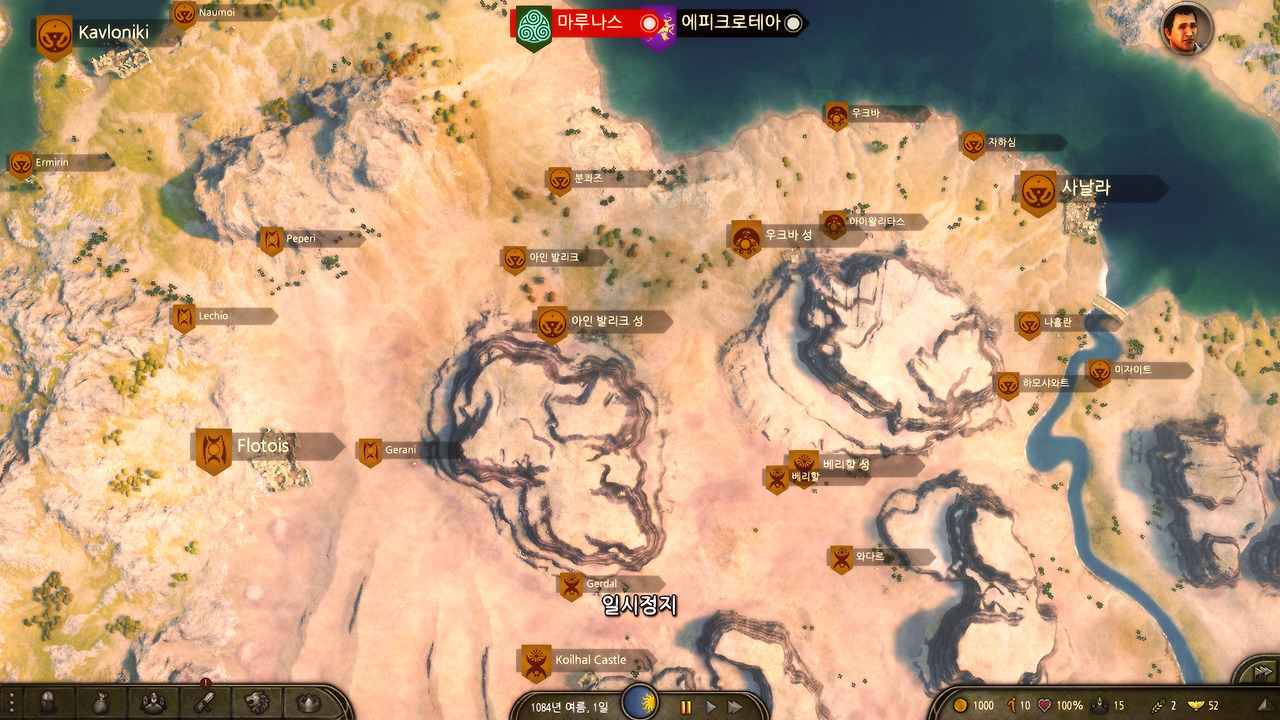Open the kingdom screen crown icon

[x=306, y=704]
